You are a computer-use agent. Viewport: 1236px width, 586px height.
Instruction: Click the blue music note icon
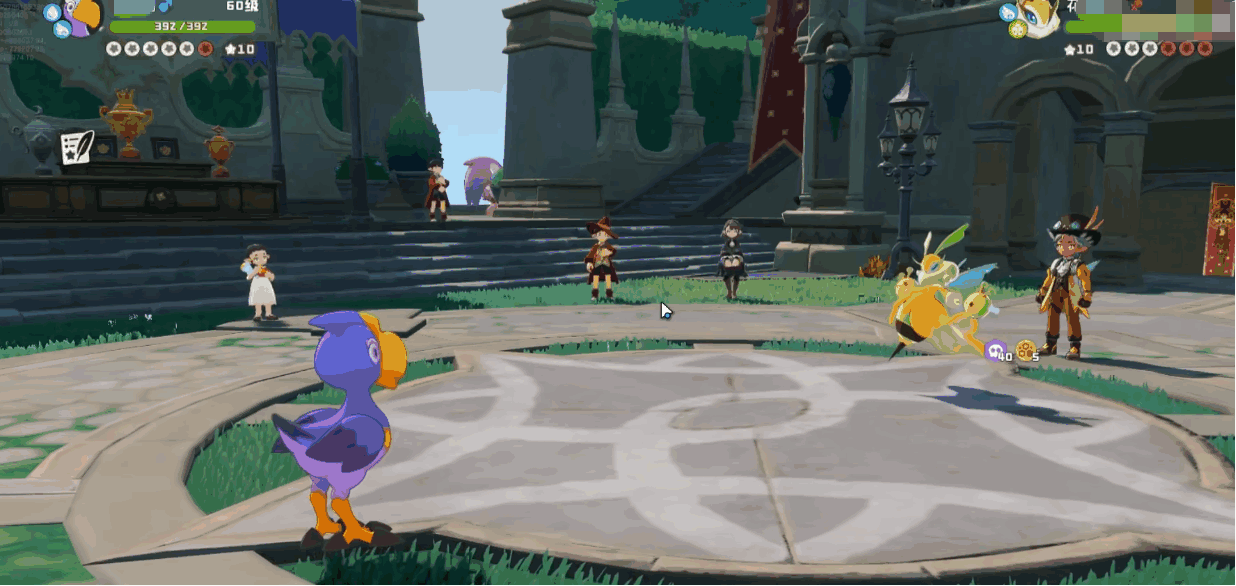[x=165, y=7]
